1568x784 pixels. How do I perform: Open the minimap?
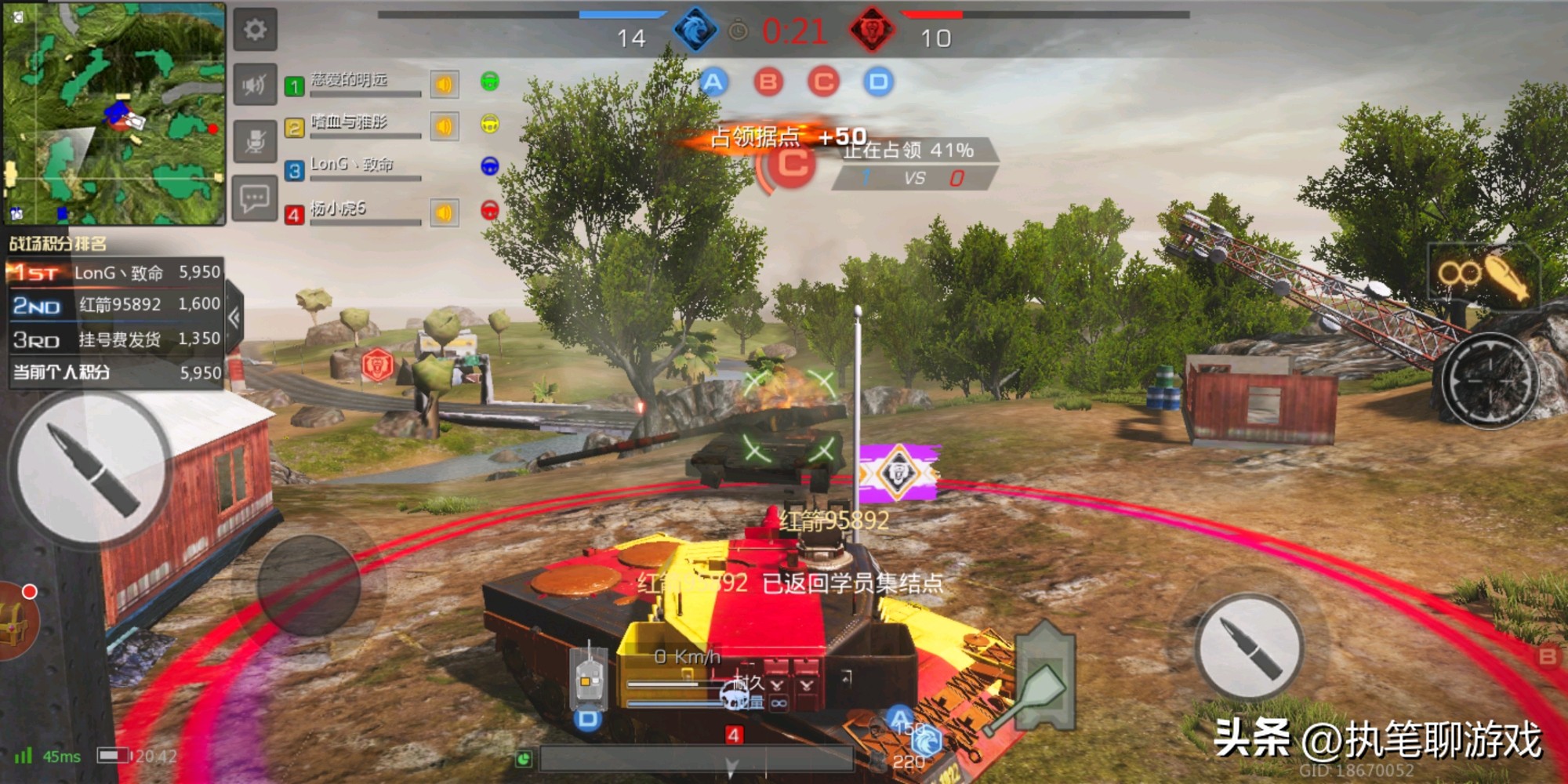pyautogui.click(x=114, y=114)
